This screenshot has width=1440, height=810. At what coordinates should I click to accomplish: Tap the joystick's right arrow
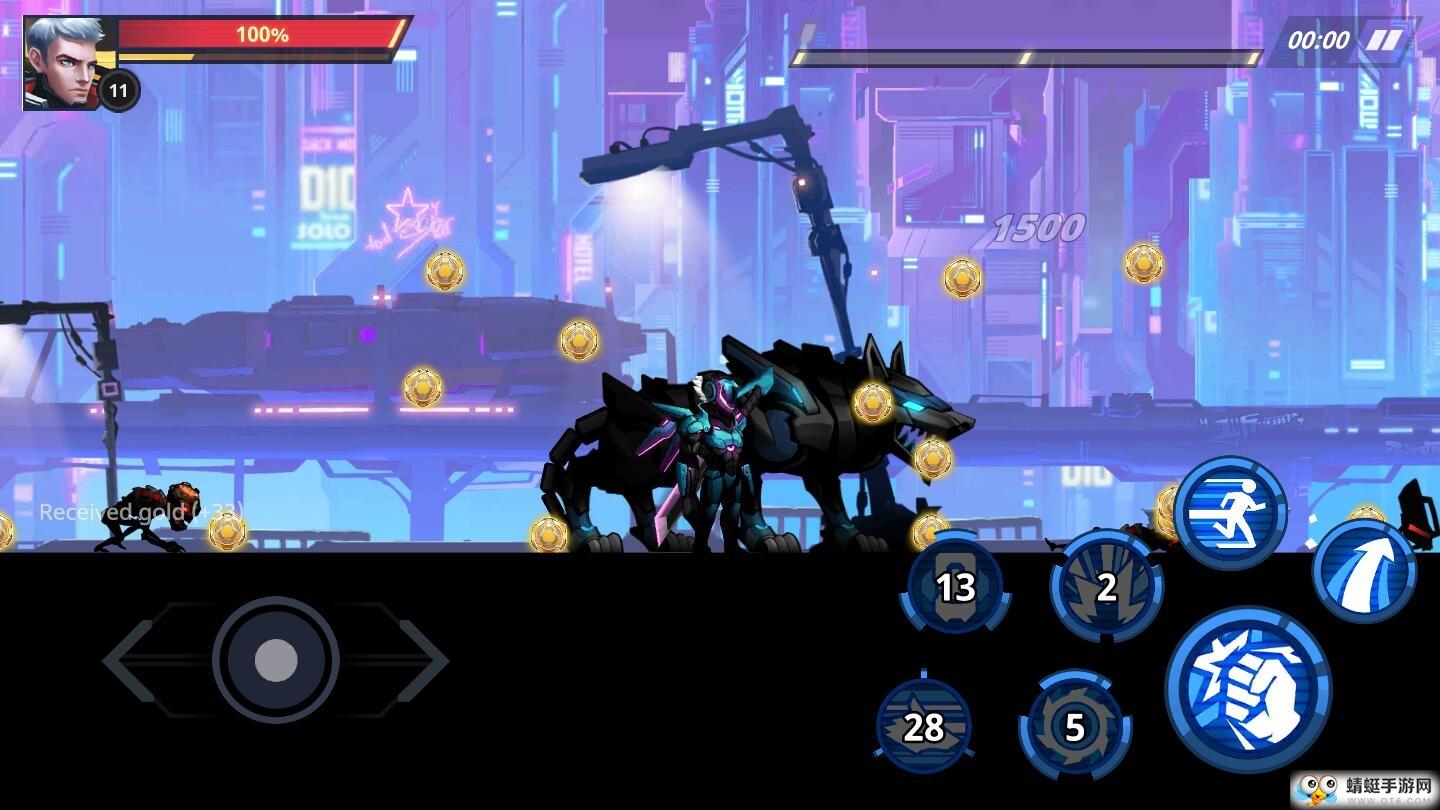pyautogui.click(x=423, y=660)
